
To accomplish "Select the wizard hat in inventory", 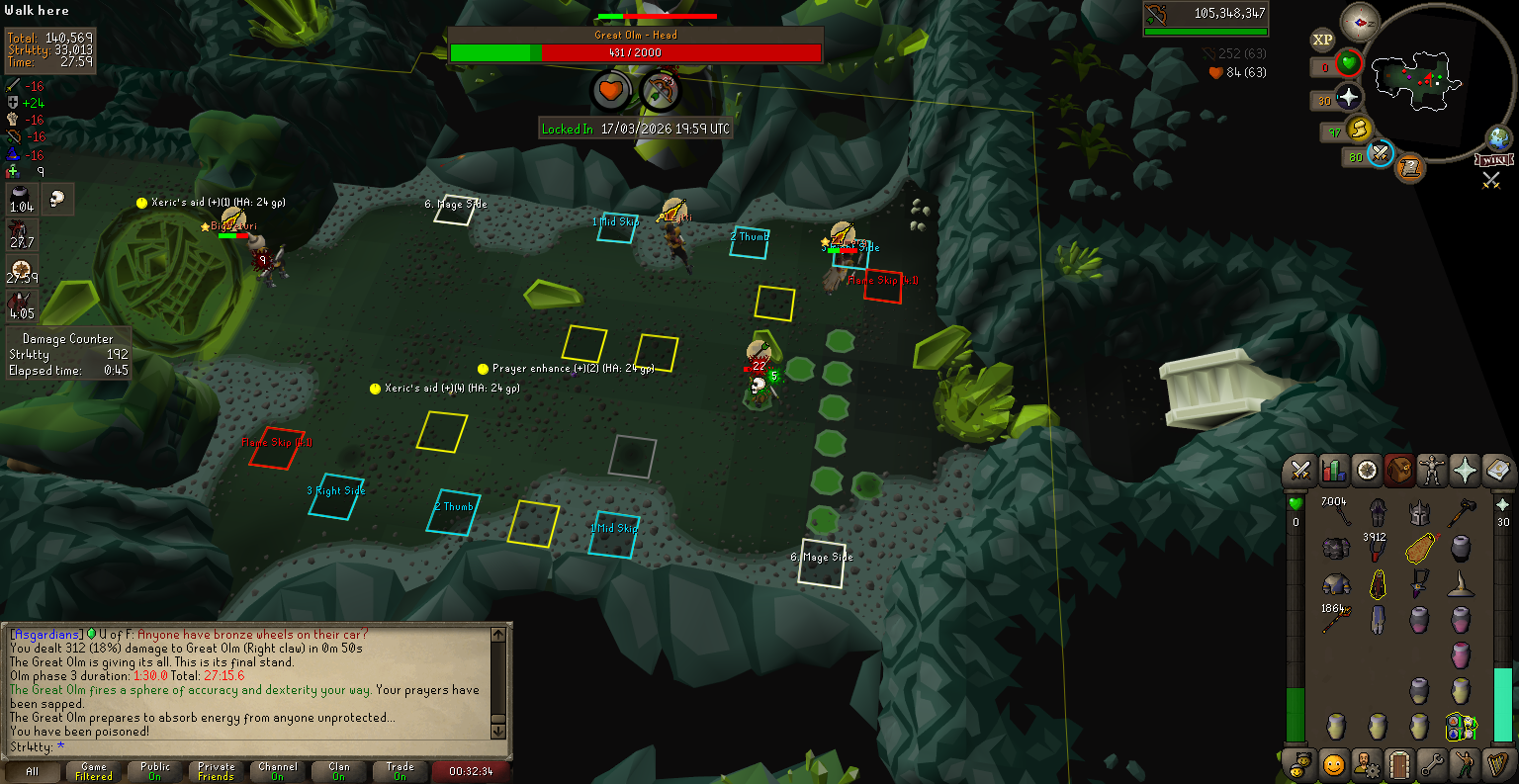I will pyautogui.click(x=1461, y=584).
